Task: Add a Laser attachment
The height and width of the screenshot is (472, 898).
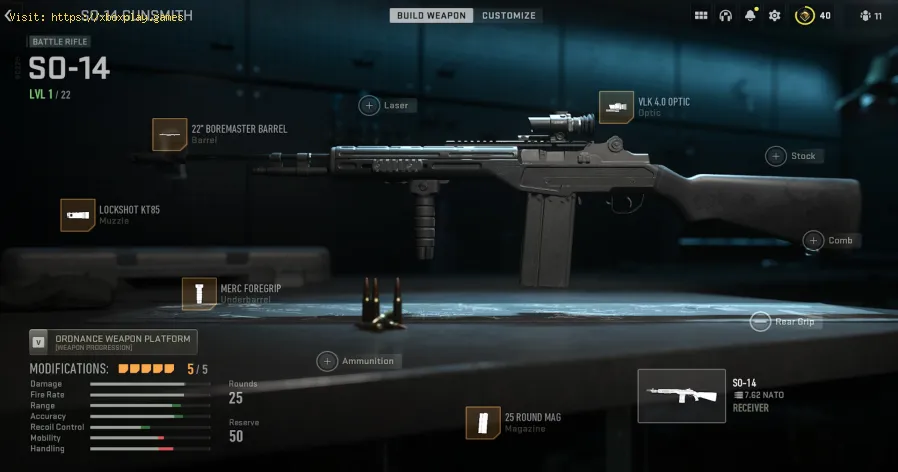Action: click(x=370, y=105)
